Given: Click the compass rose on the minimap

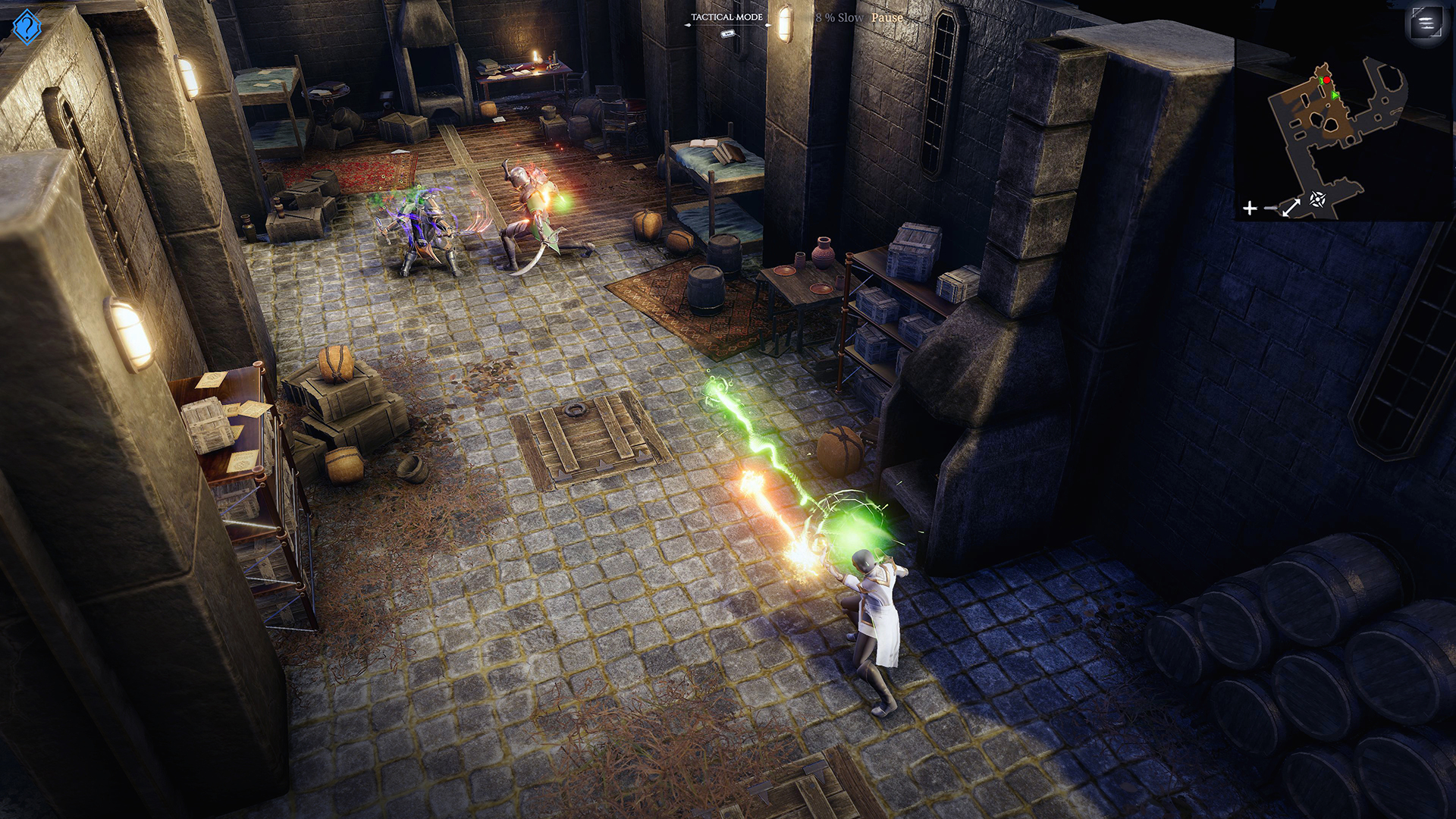Looking at the screenshot, I should pyautogui.click(x=1318, y=199).
